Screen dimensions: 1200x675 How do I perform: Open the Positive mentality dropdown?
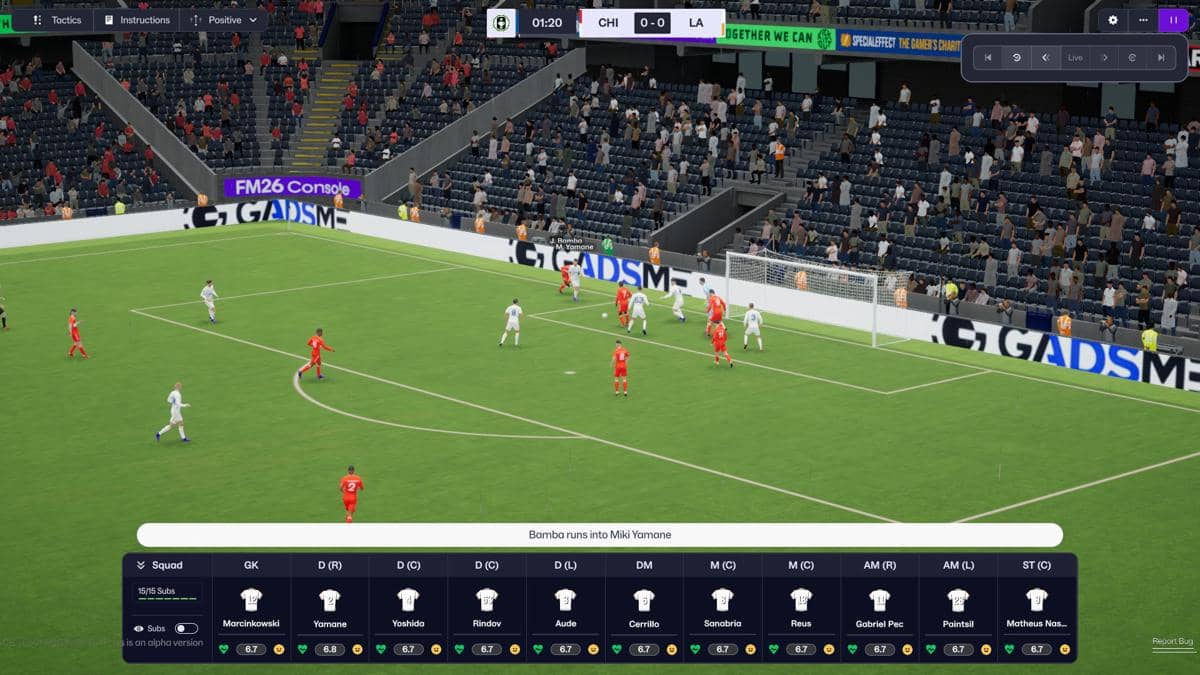[223, 20]
